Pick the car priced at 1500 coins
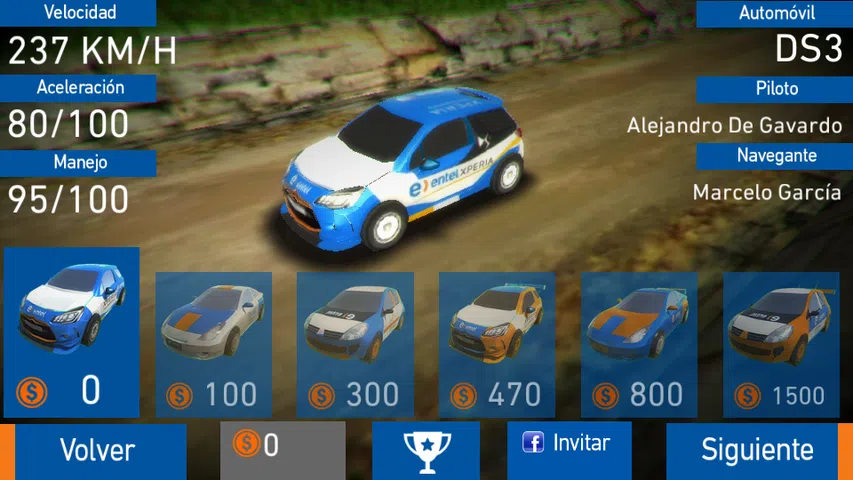This screenshot has height=480, width=853. coord(781,344)
